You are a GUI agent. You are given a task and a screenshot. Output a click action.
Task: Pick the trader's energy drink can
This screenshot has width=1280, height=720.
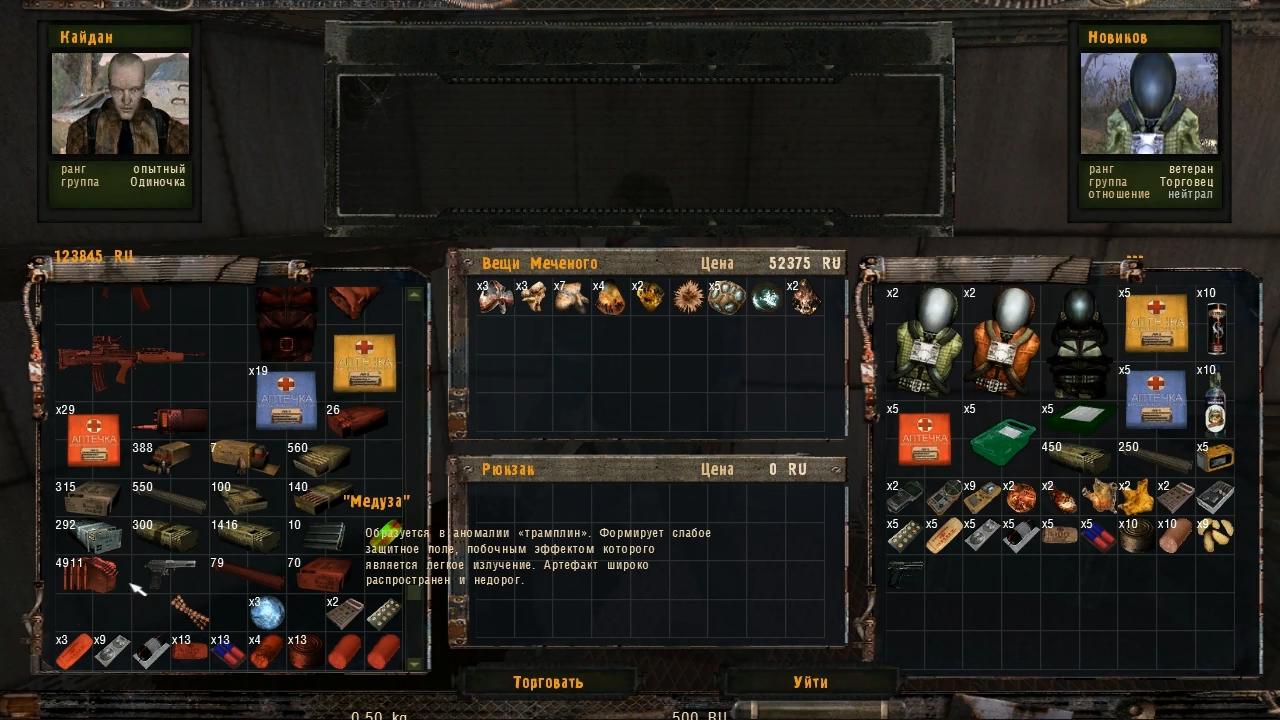point(1216,327)
